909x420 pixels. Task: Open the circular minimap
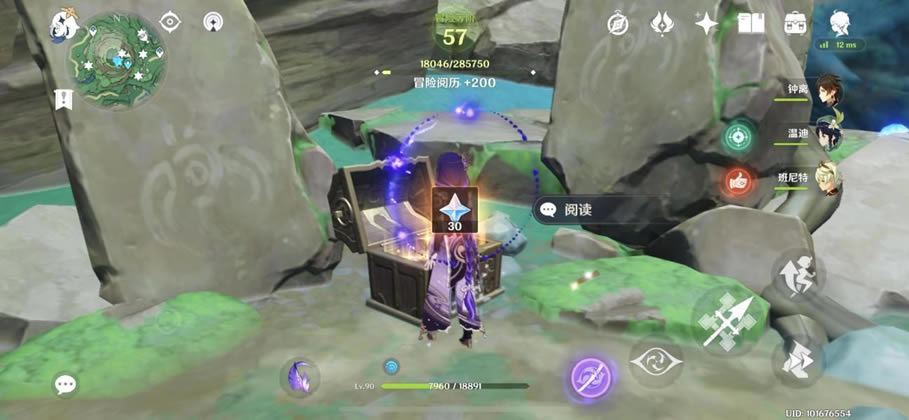[x=116, y=62]
